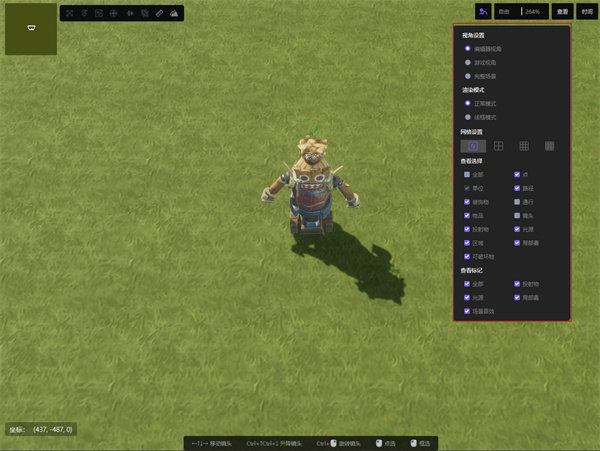
Task: Enable the 镜头 checkbox
Action: [517, 215]
